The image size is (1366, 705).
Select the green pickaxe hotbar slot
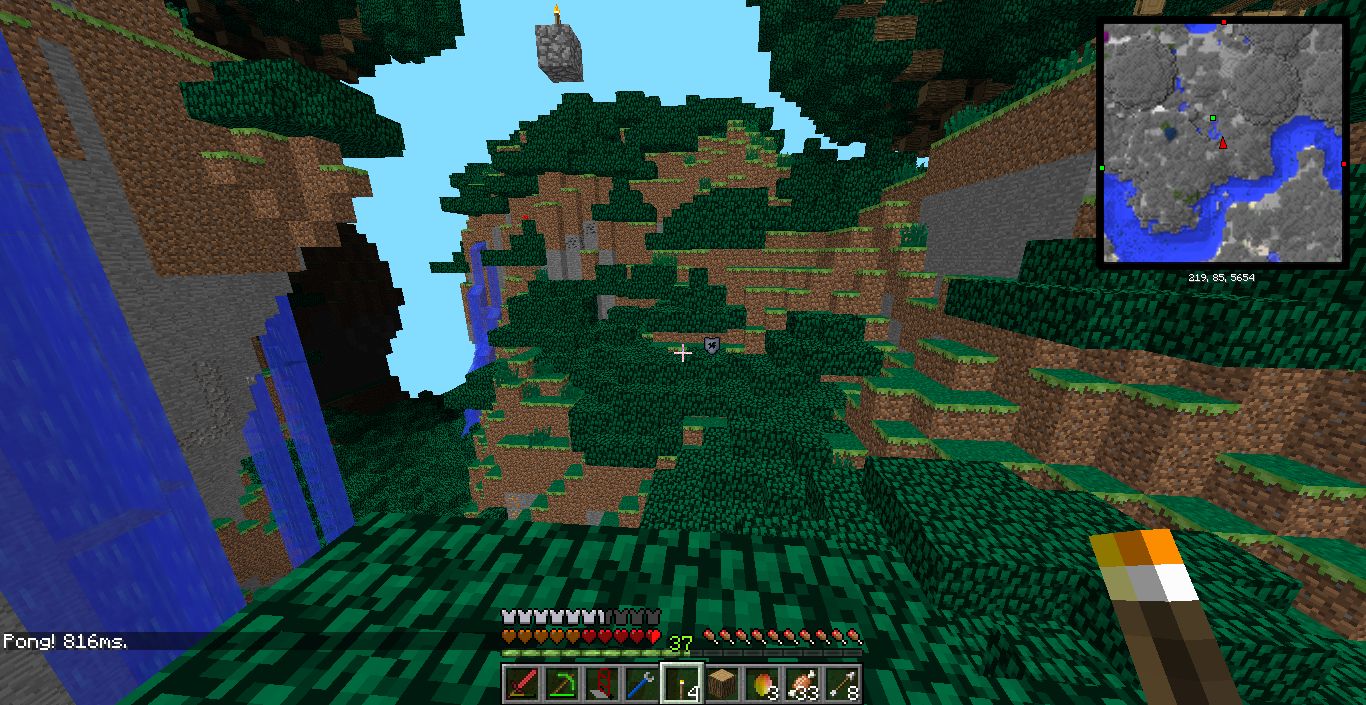click(x=560, y=684)
